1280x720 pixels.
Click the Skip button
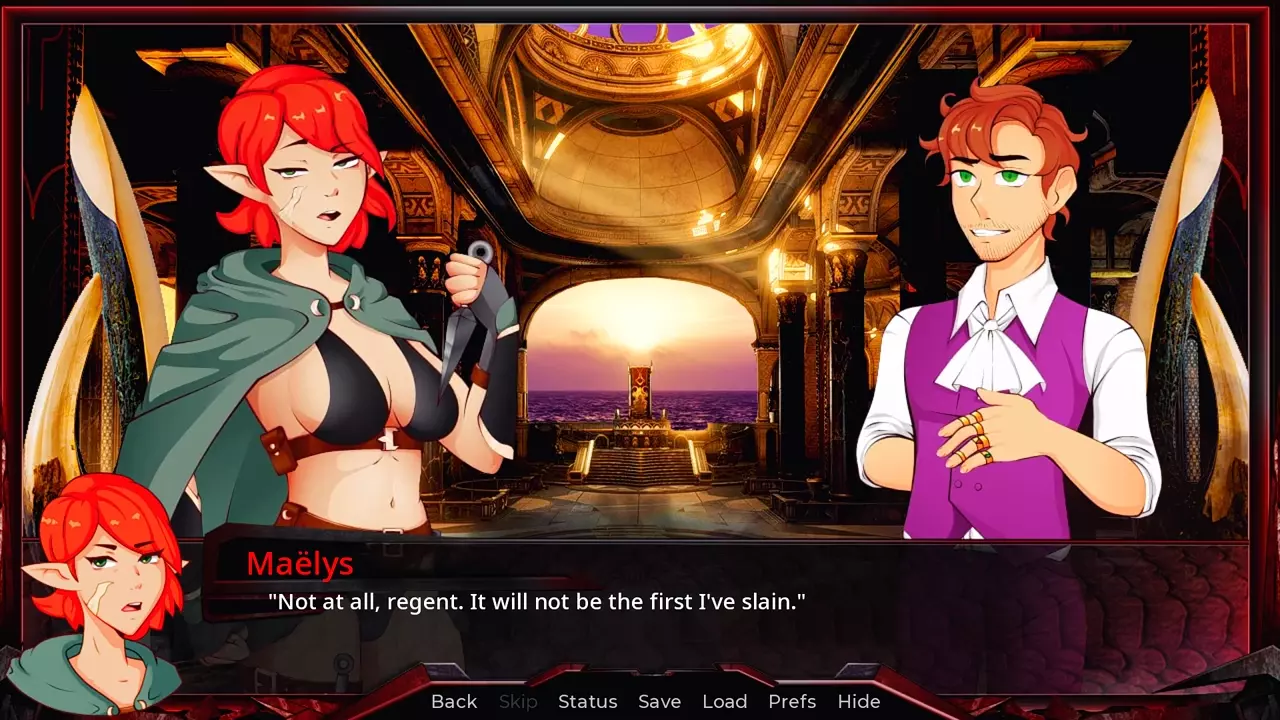point(518,702)
